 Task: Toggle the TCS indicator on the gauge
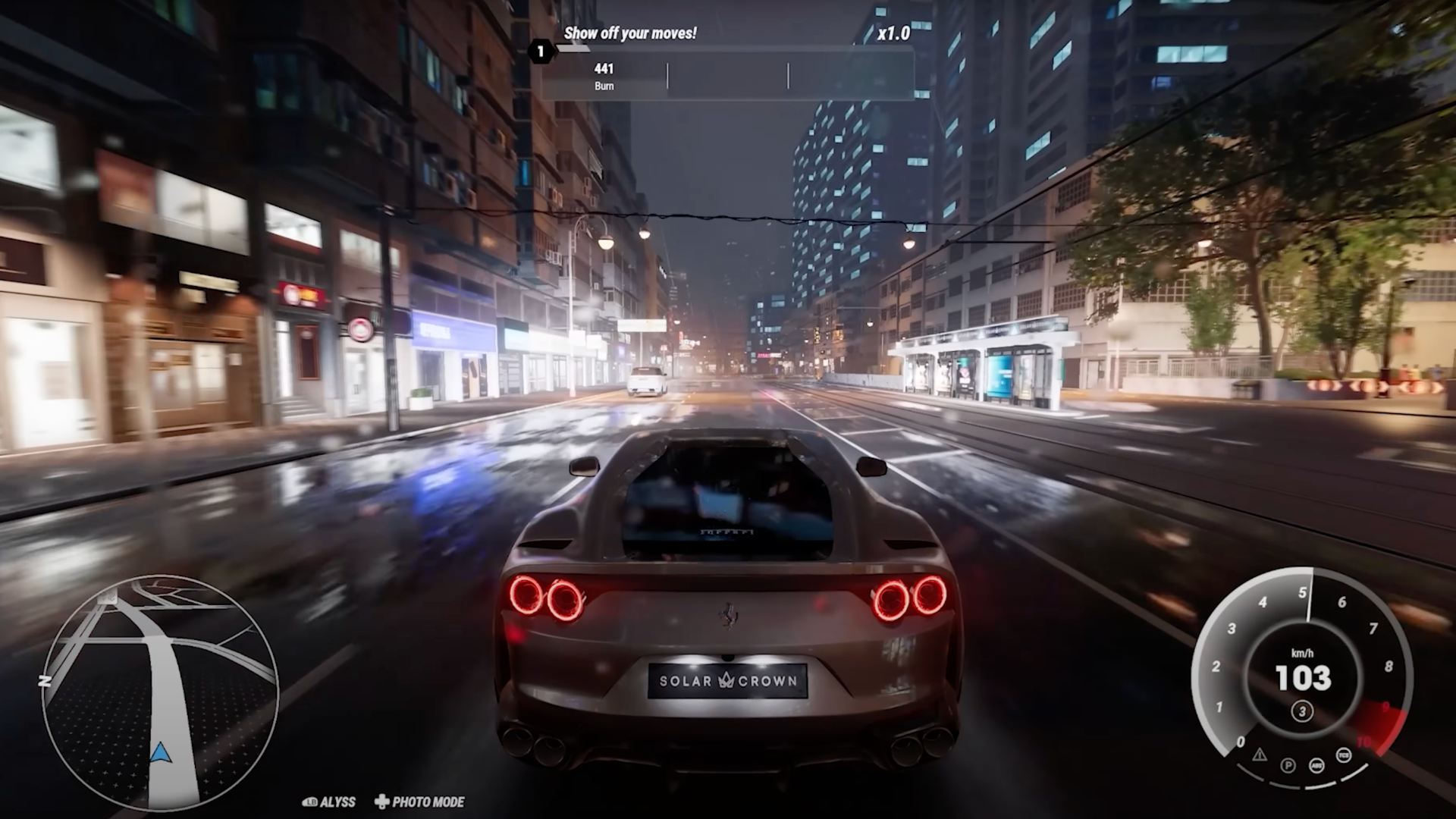(1343, 755)
